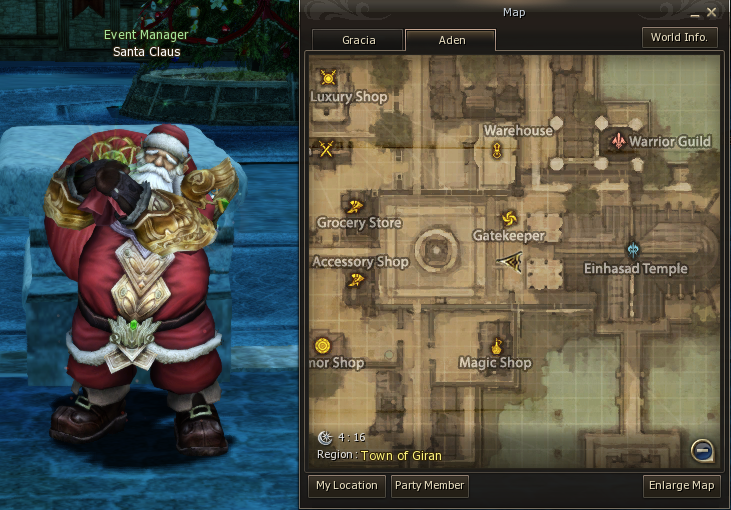Switch to the Gracia tab

358,40
